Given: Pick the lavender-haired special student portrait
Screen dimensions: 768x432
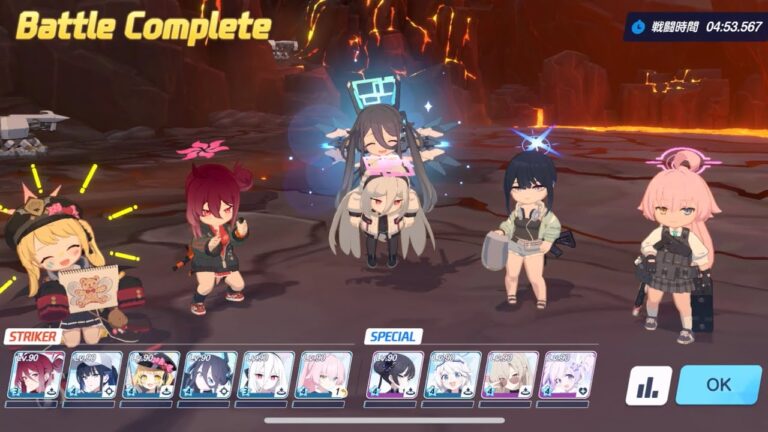Looking at the screenshot, I should (568, 376).
